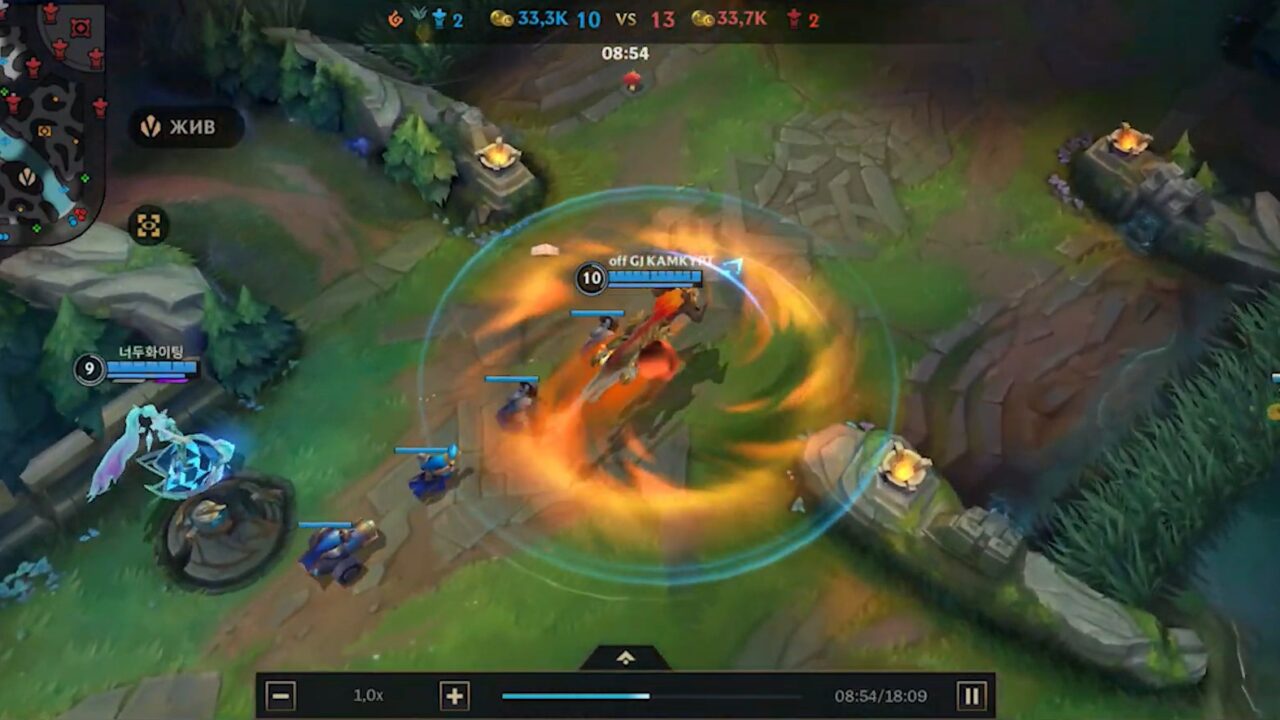This screenshot has height=720, width=1280.
Task: Select the minimap in the top-left corner
Action: click(x=50, y=110)
